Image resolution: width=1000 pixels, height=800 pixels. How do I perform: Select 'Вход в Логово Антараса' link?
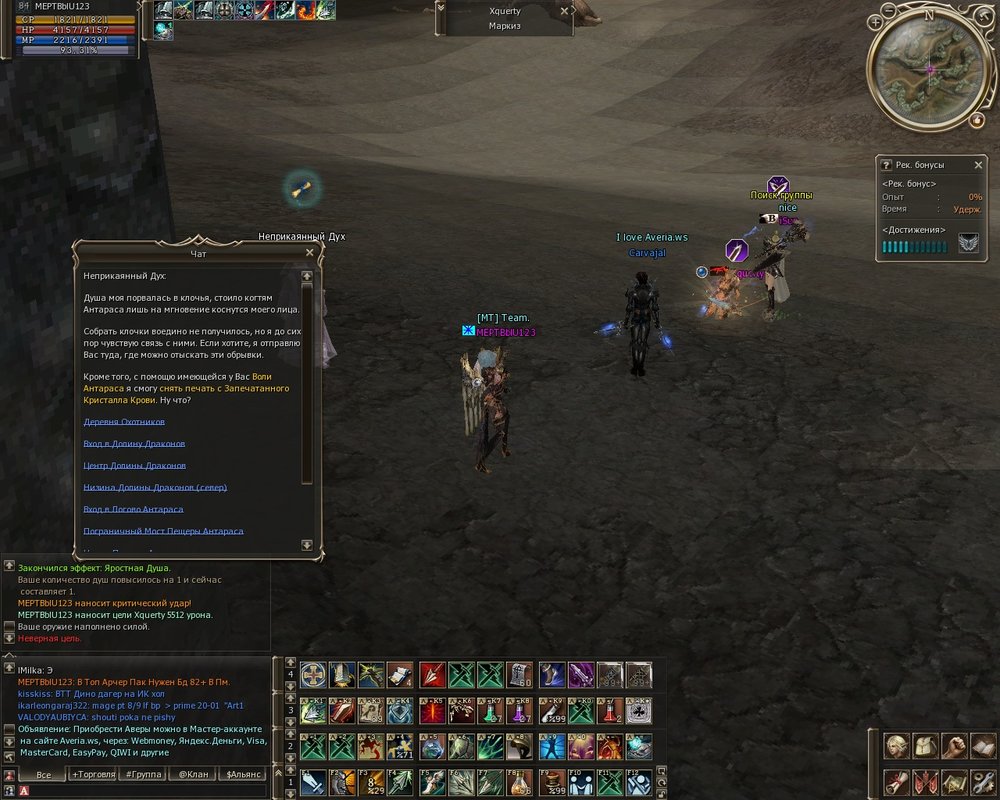click(133, 510)
